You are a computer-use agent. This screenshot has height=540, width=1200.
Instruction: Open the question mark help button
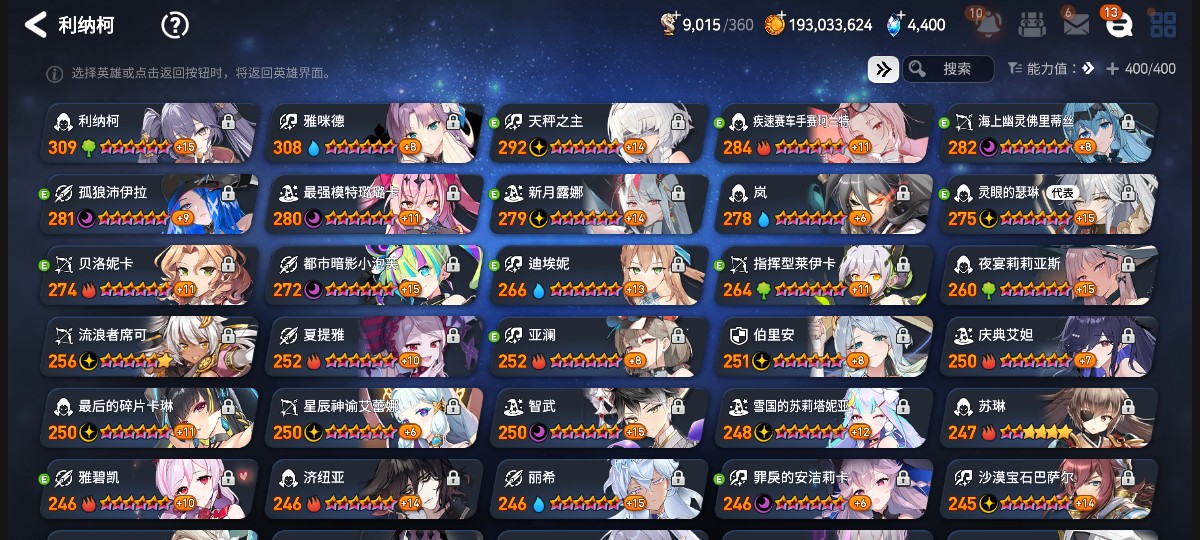tap(175, 25)
